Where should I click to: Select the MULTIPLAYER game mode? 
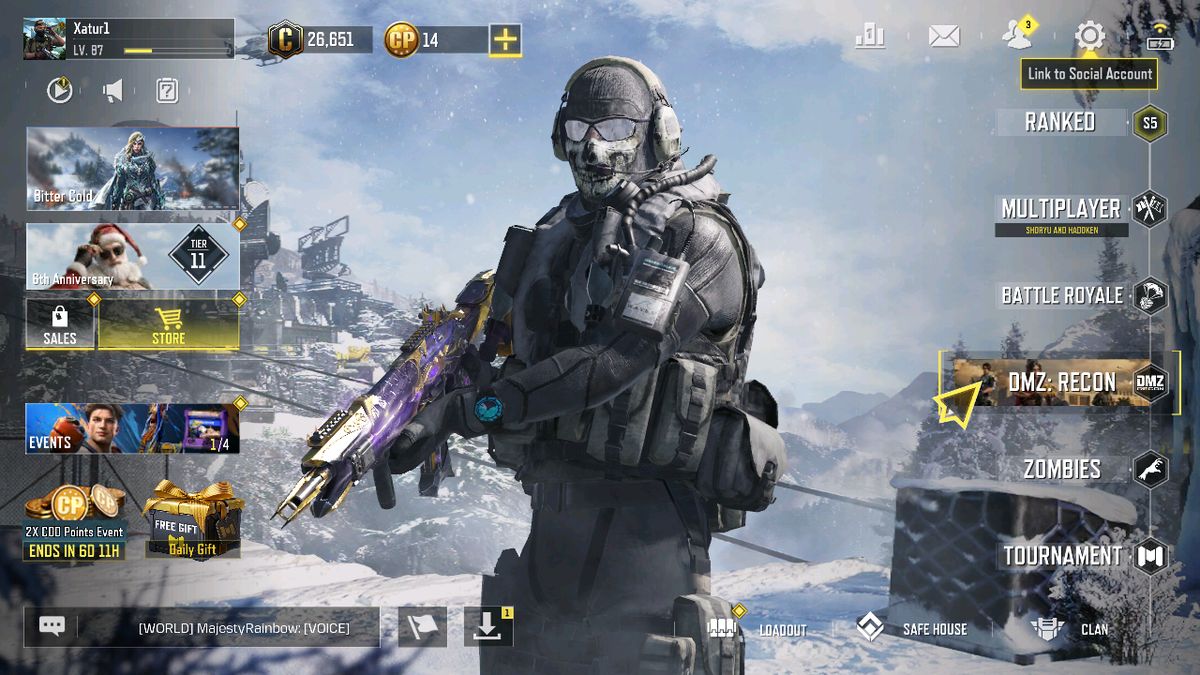[1061, 209]
